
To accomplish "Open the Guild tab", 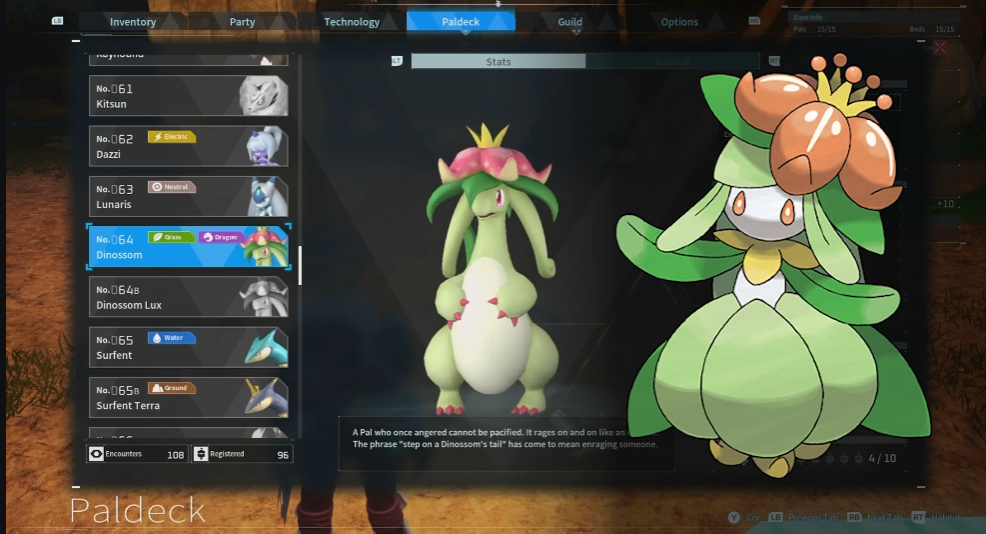I will click(570, 22).
